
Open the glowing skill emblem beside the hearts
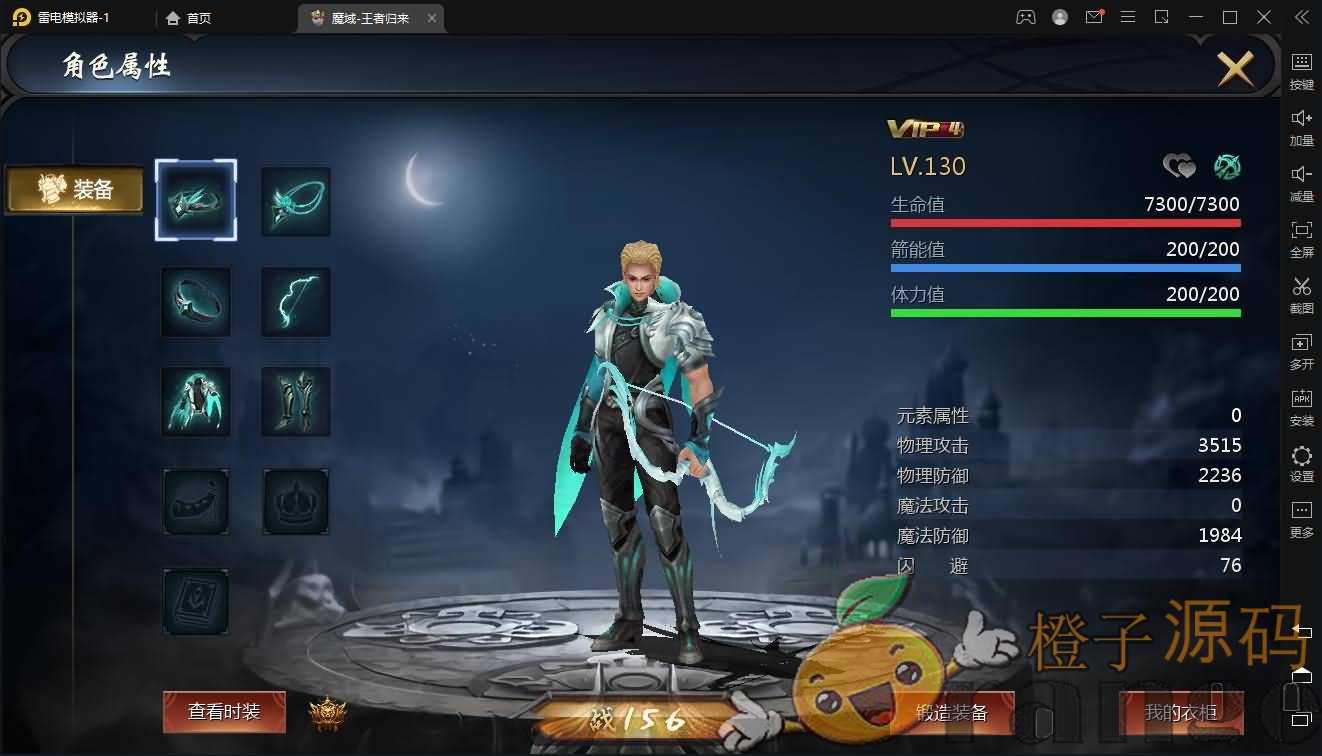[x=1227, y=166]
